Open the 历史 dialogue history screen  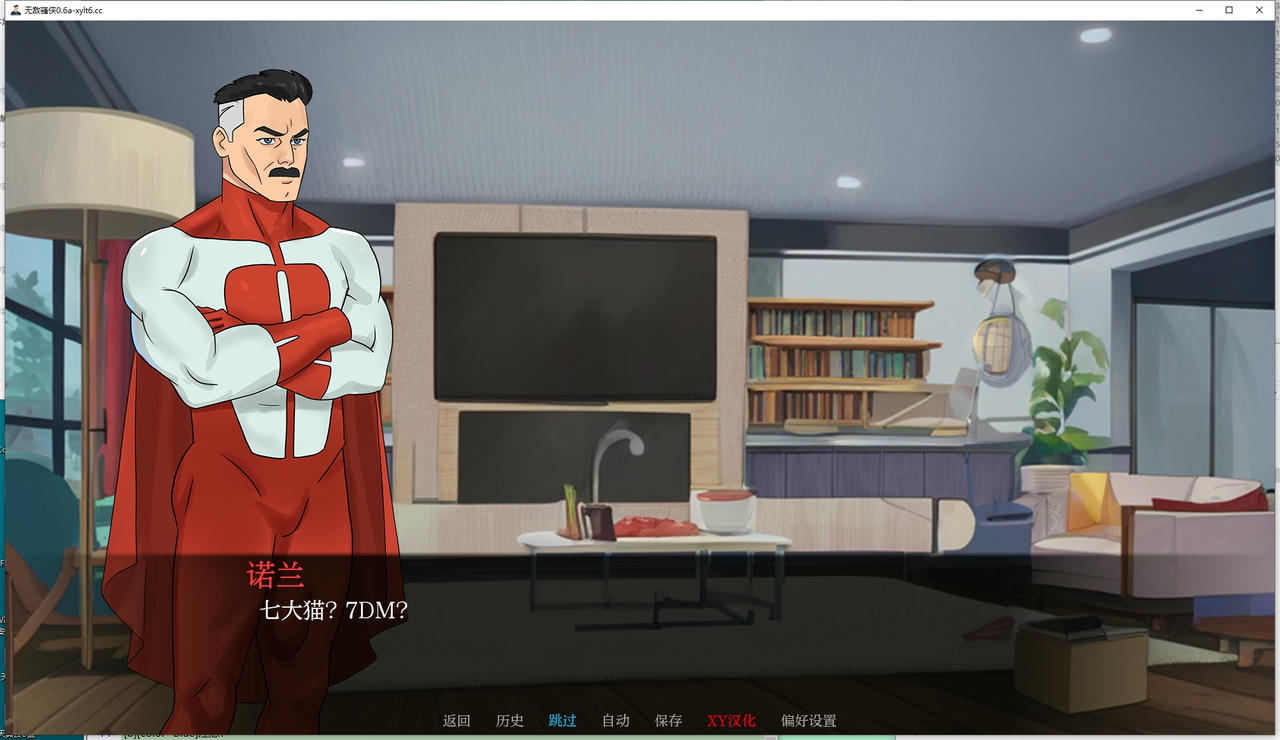(x=510, y=720)
